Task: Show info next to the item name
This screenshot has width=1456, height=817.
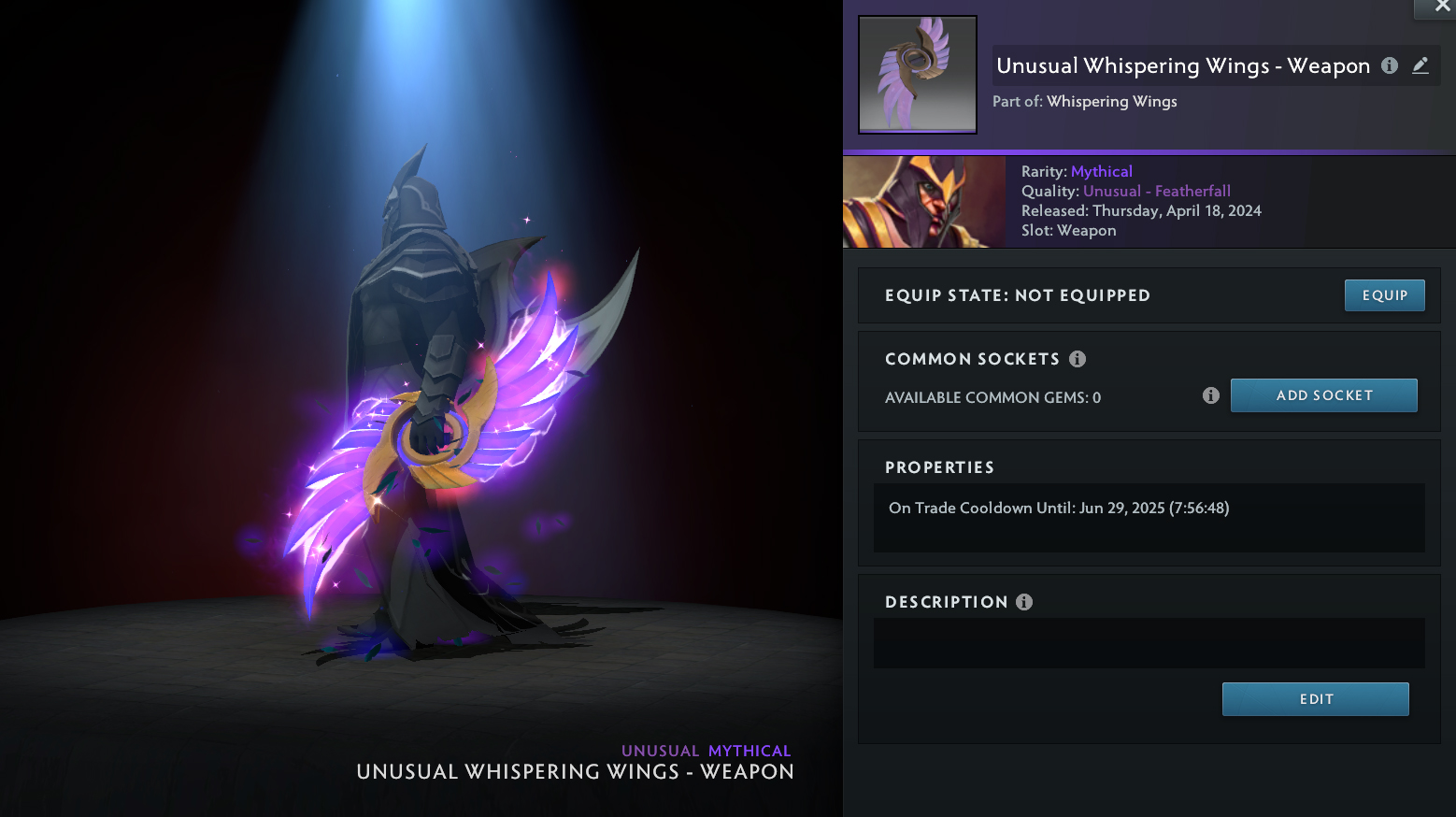Action: (1390, 65)
